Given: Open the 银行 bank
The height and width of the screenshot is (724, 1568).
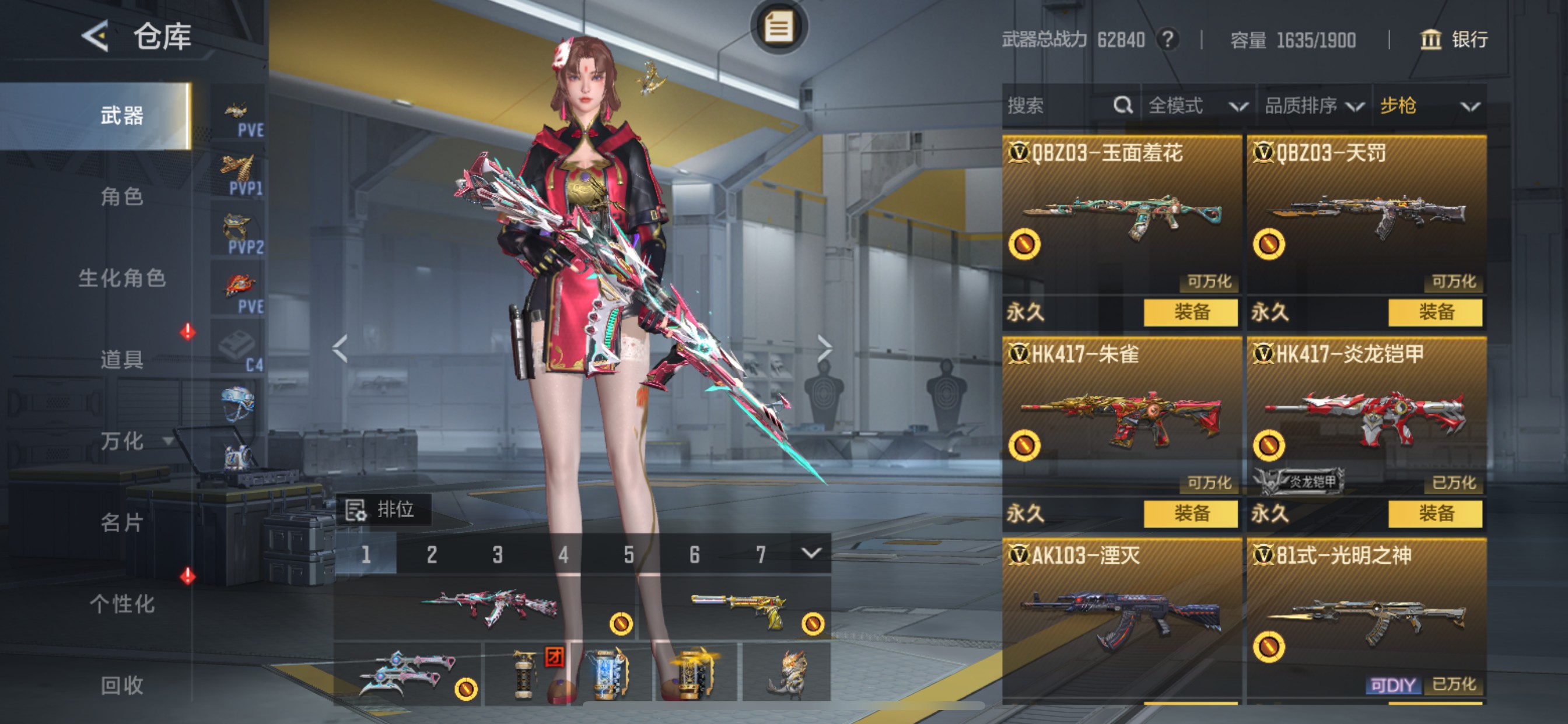Looking at the screenshot, I should point(1455,40).
